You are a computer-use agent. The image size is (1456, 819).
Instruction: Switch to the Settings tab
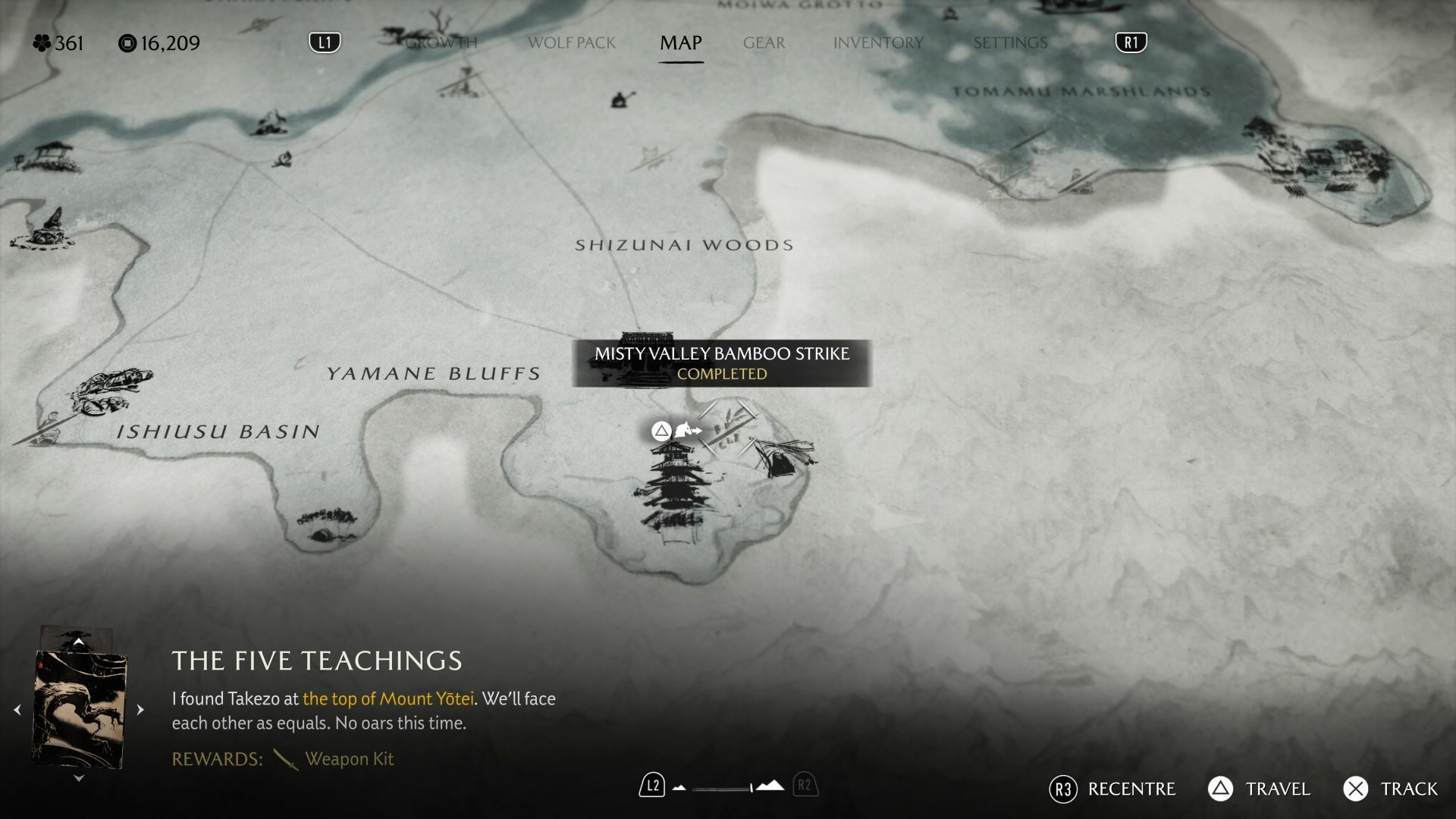tap(1010, 42)
